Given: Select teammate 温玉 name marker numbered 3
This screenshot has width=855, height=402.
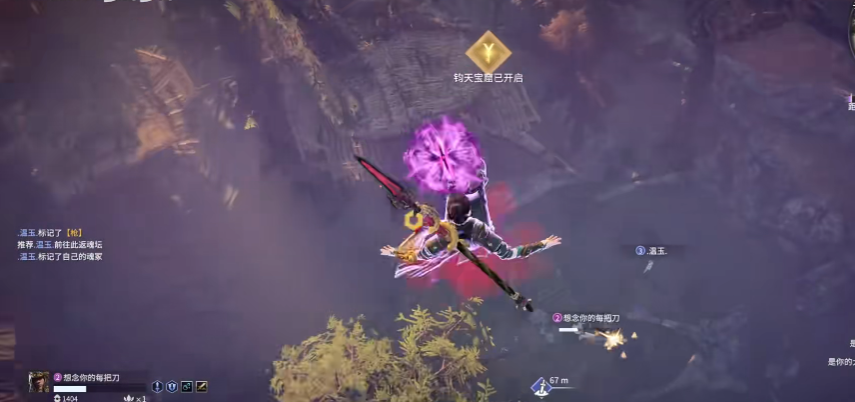Looking at the screenshot, I should [652, 250].
